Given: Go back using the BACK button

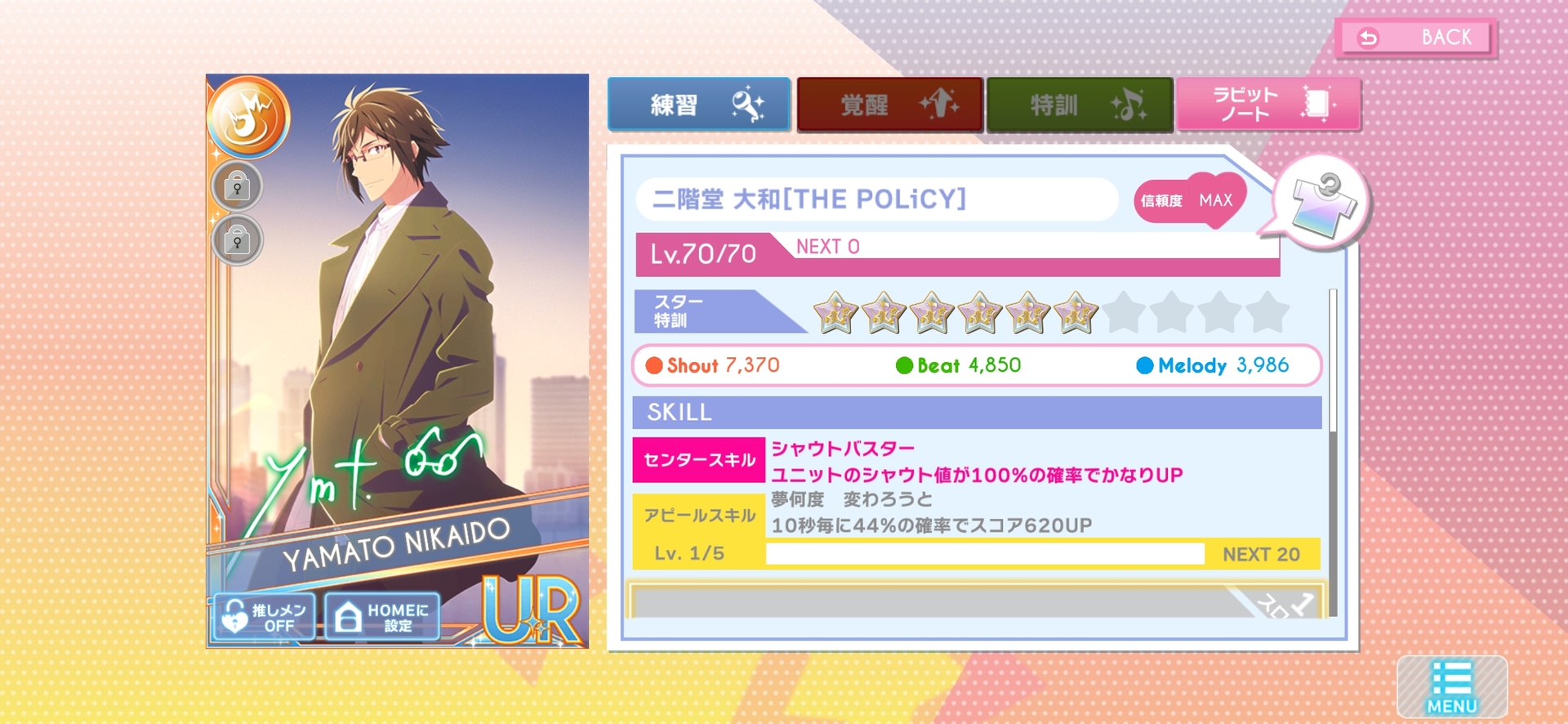Looking at the screenshot, I should 1417,38.
